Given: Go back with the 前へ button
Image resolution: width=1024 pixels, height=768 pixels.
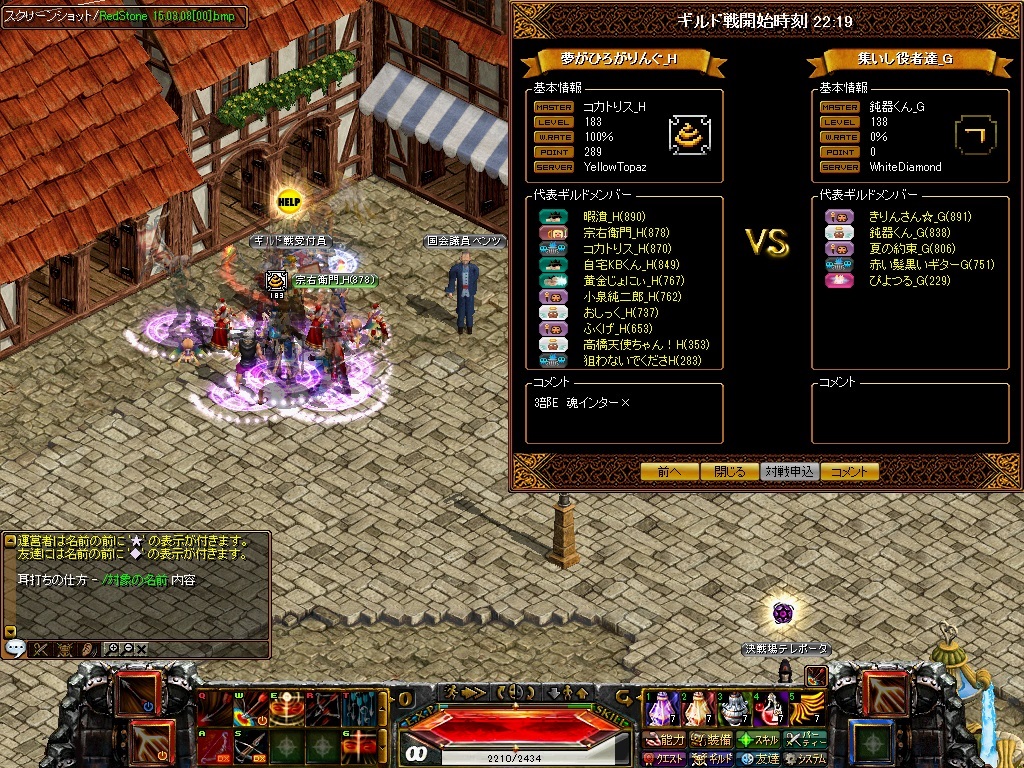Looking at the screenshot, I should click(x=670, y=472).
